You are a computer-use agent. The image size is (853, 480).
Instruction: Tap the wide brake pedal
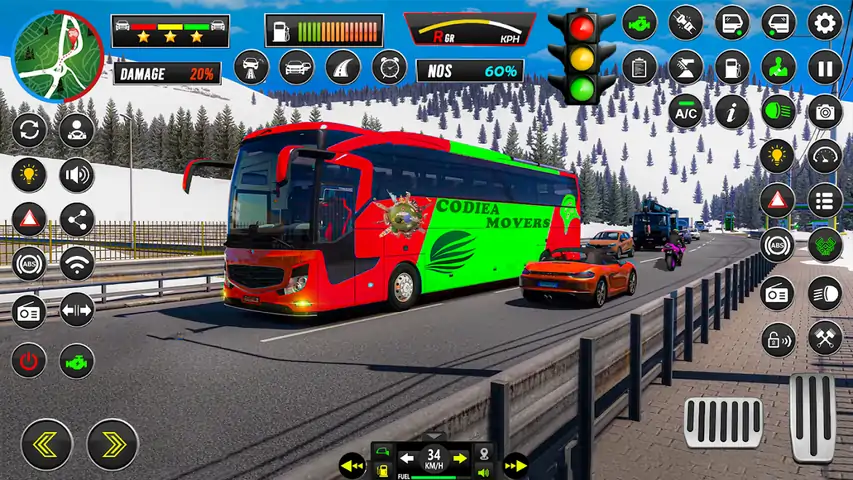(x=723, y=422)
